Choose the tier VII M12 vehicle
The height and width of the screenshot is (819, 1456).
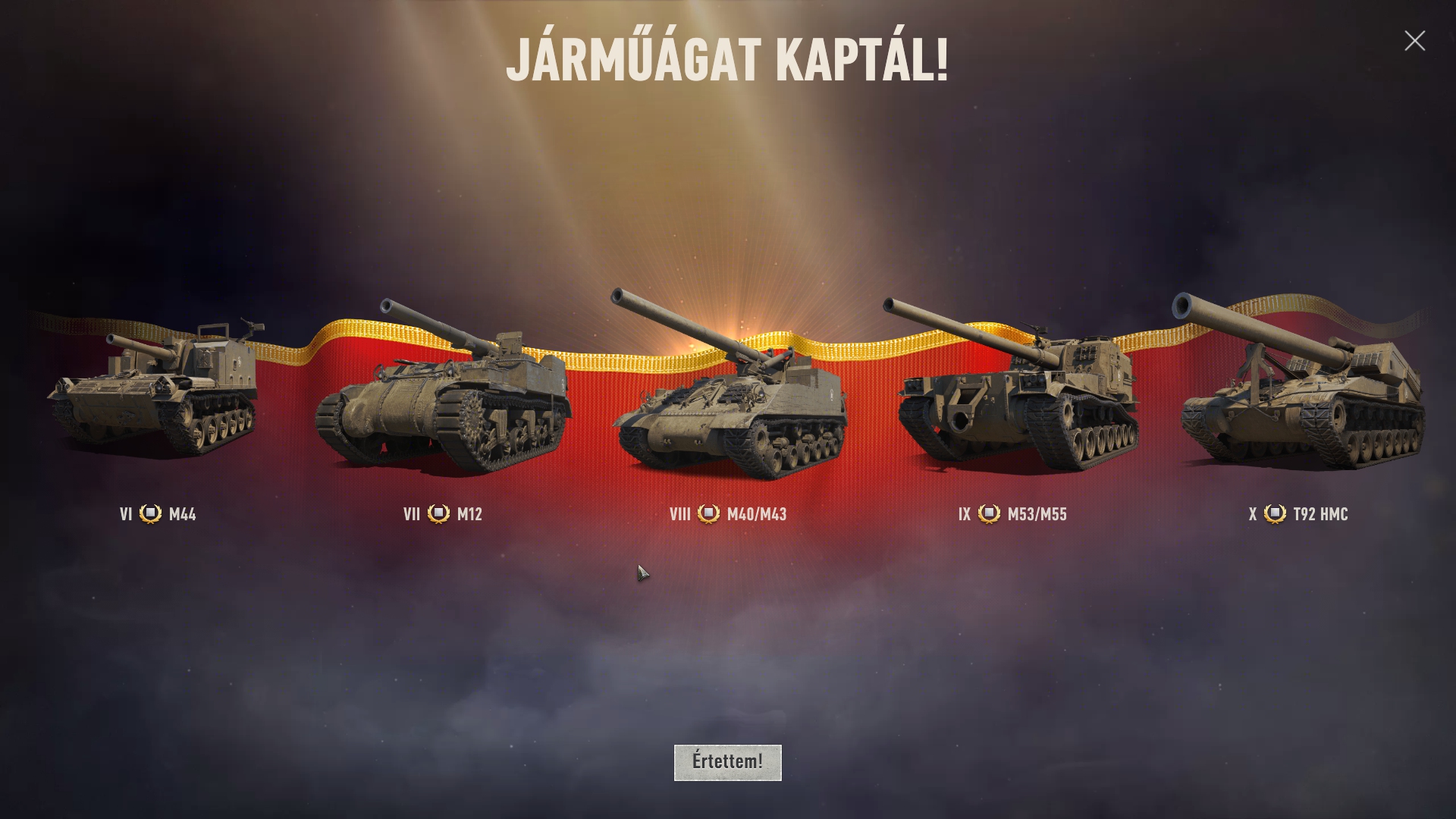click(442, 394)
